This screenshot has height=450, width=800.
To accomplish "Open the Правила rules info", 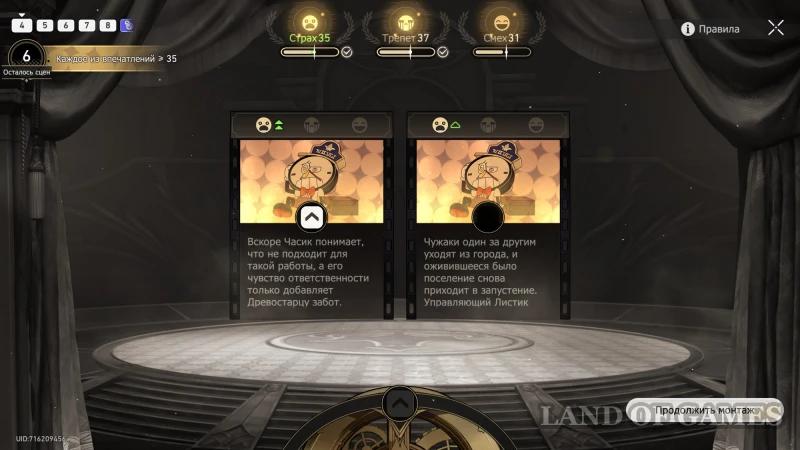I will click(711, 29).
